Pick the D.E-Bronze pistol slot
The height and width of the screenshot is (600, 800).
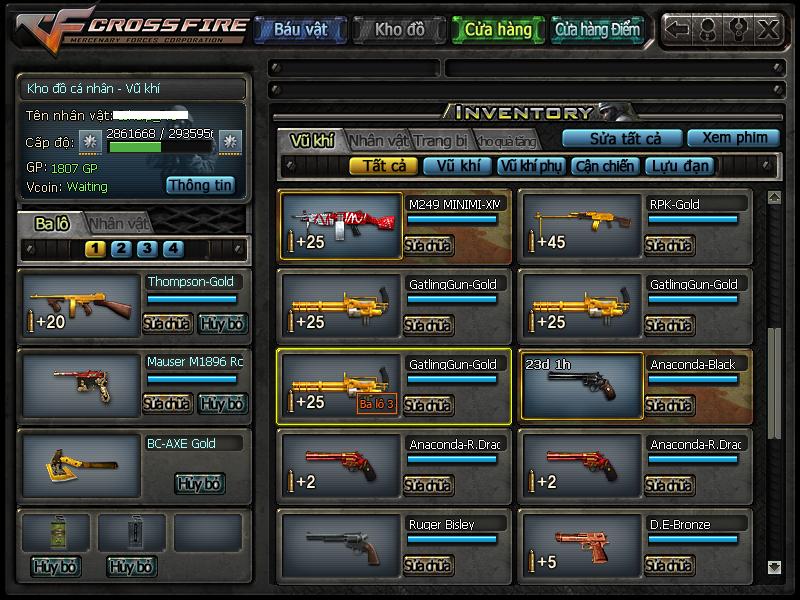[x=581, y=546]
